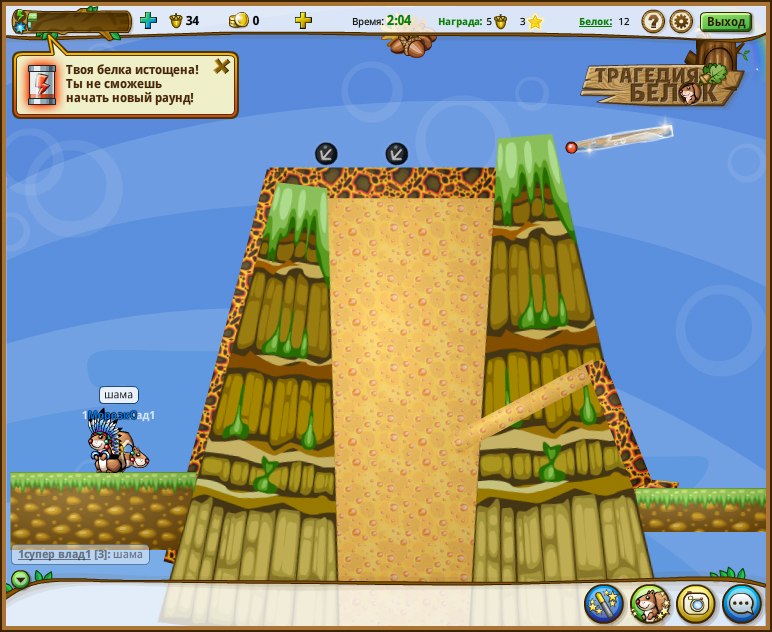Take a screenshot with the camera button

point(696,603)
